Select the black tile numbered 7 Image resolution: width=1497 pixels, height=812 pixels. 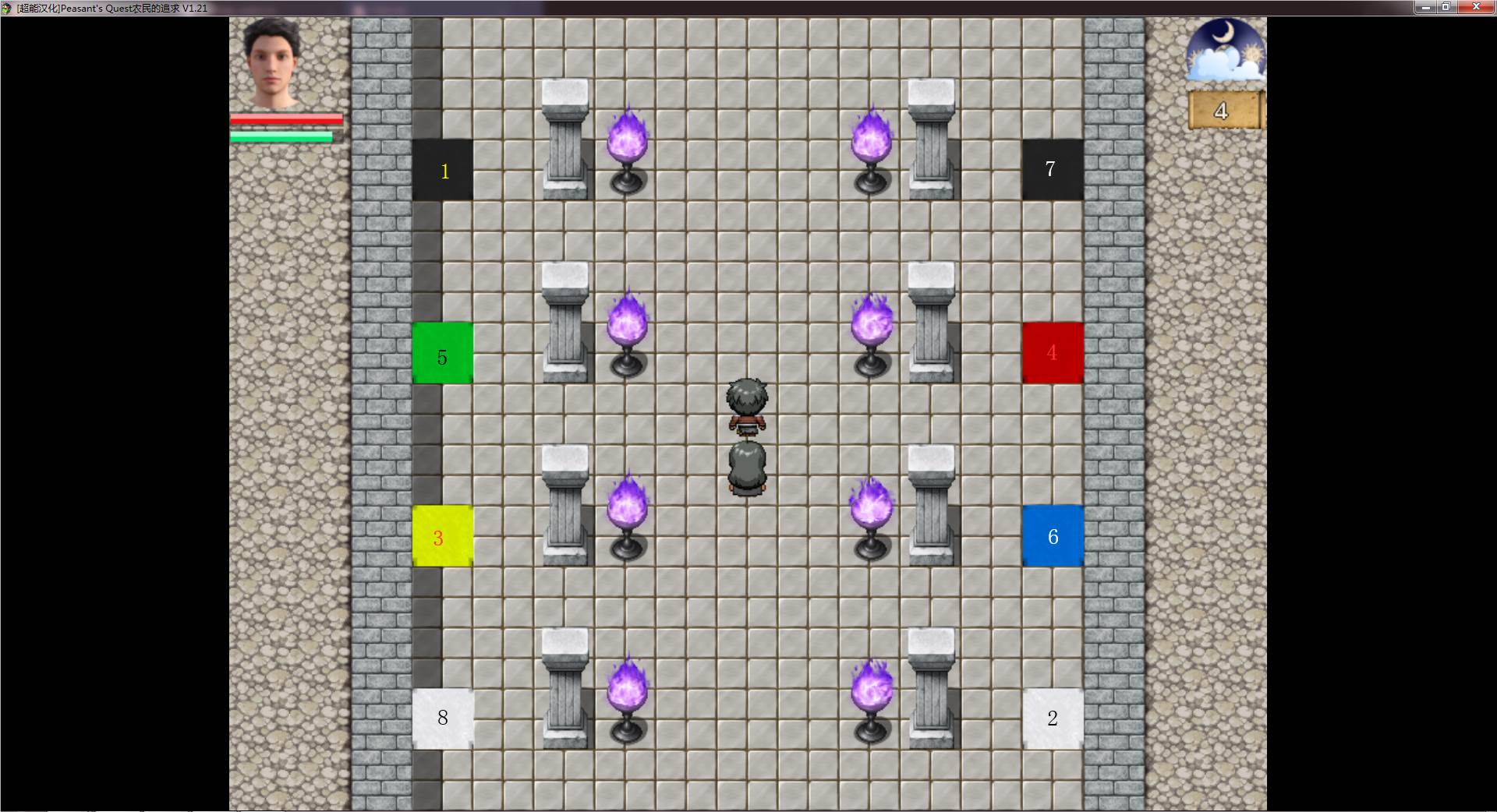(x=1052, y=169)
